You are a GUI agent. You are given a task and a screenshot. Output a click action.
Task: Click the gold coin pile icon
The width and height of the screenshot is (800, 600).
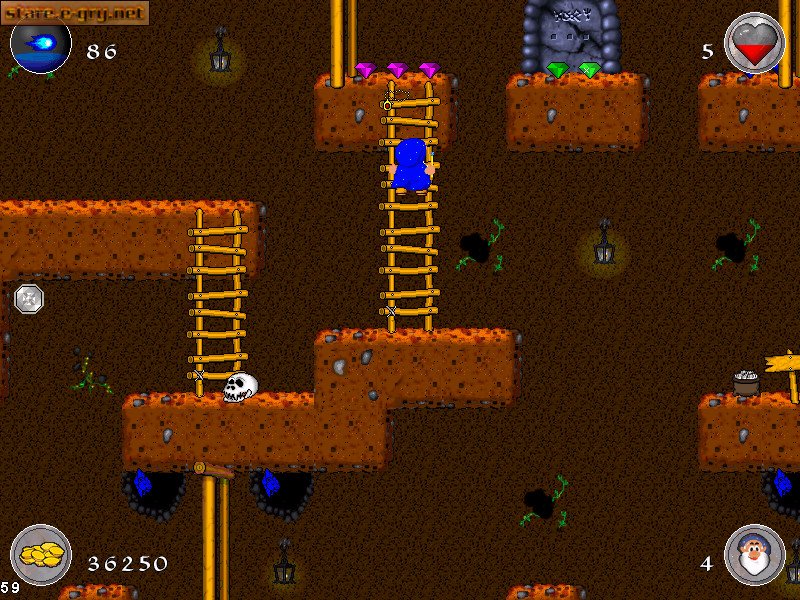click(41, 555)
